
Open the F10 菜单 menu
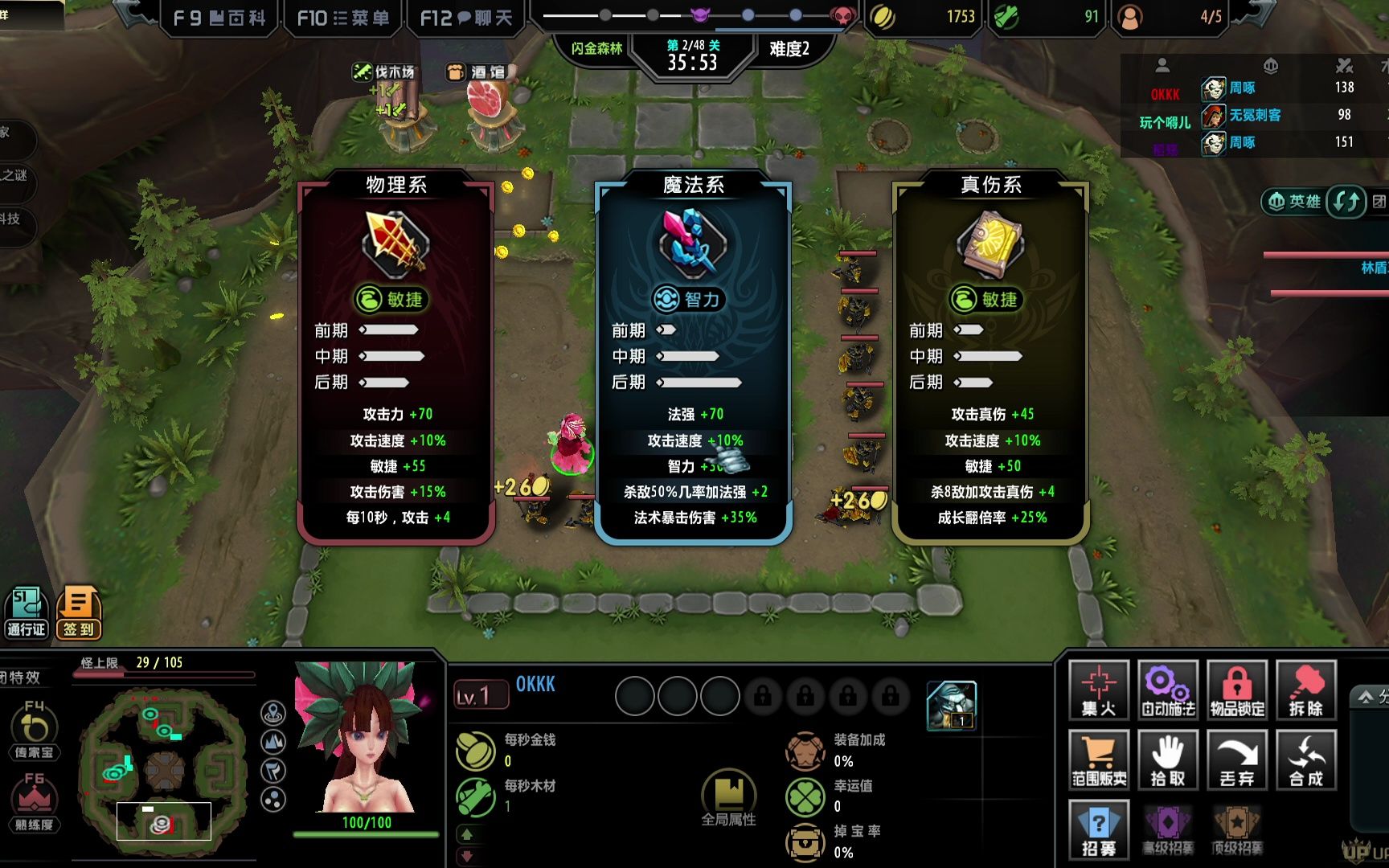coord(343,18)
